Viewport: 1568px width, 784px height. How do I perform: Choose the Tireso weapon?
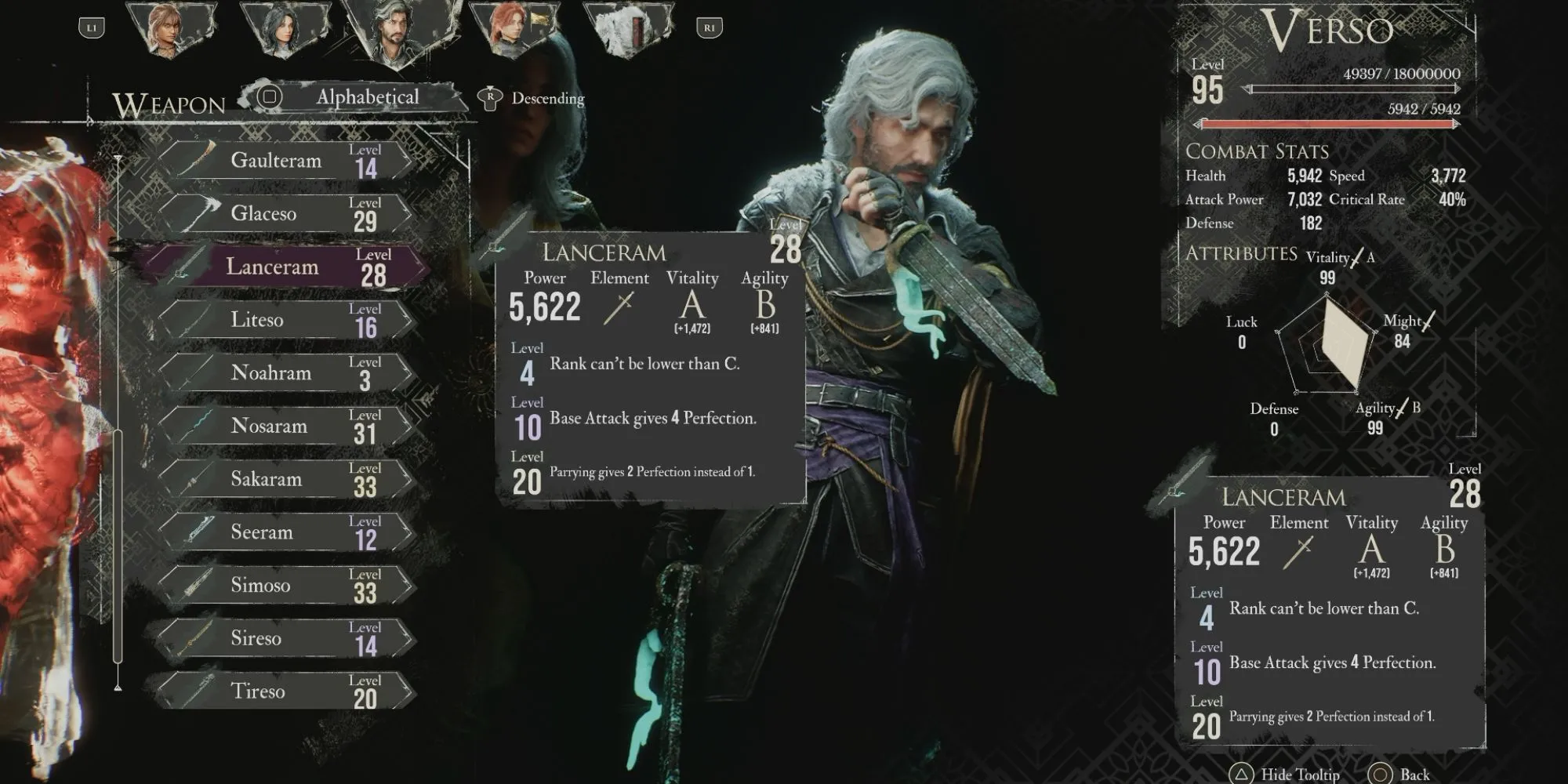point(286,691)
